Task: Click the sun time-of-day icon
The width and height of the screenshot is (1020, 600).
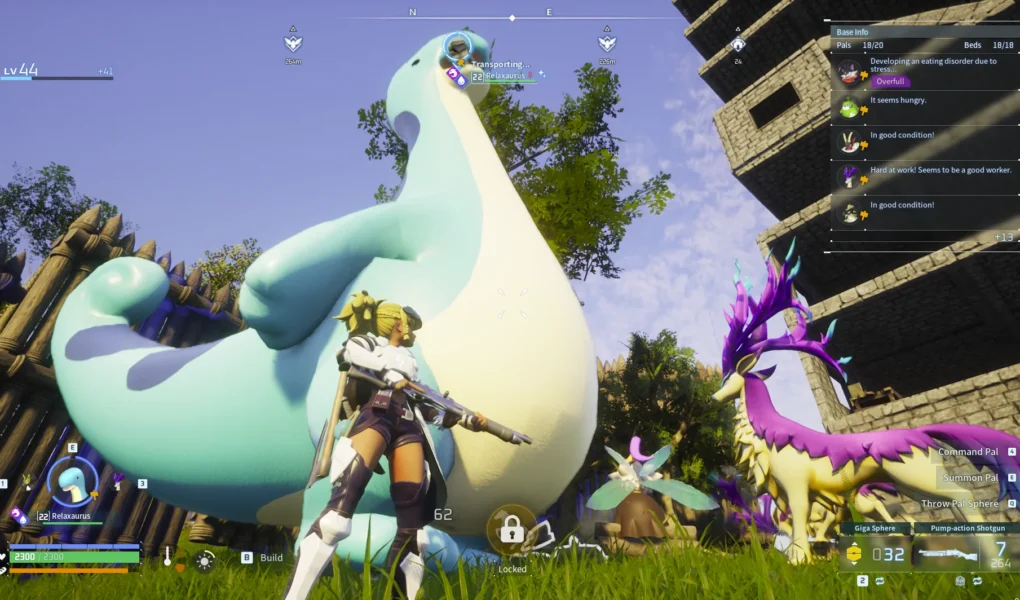Action: pyautogui.click(x=205, y=560)
